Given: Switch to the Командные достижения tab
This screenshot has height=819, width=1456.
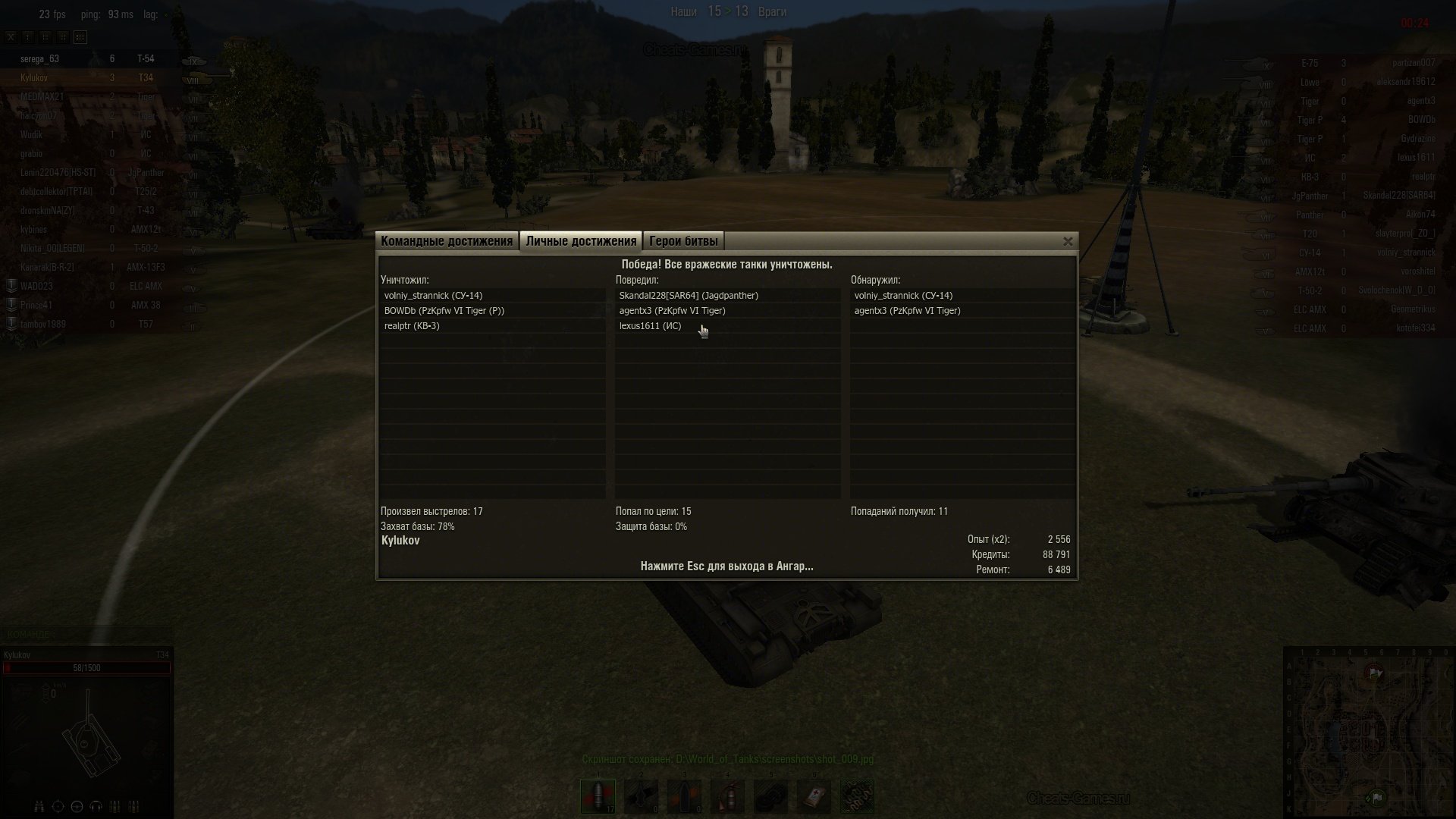Looking at the screenshot, I should pos(447,241).
